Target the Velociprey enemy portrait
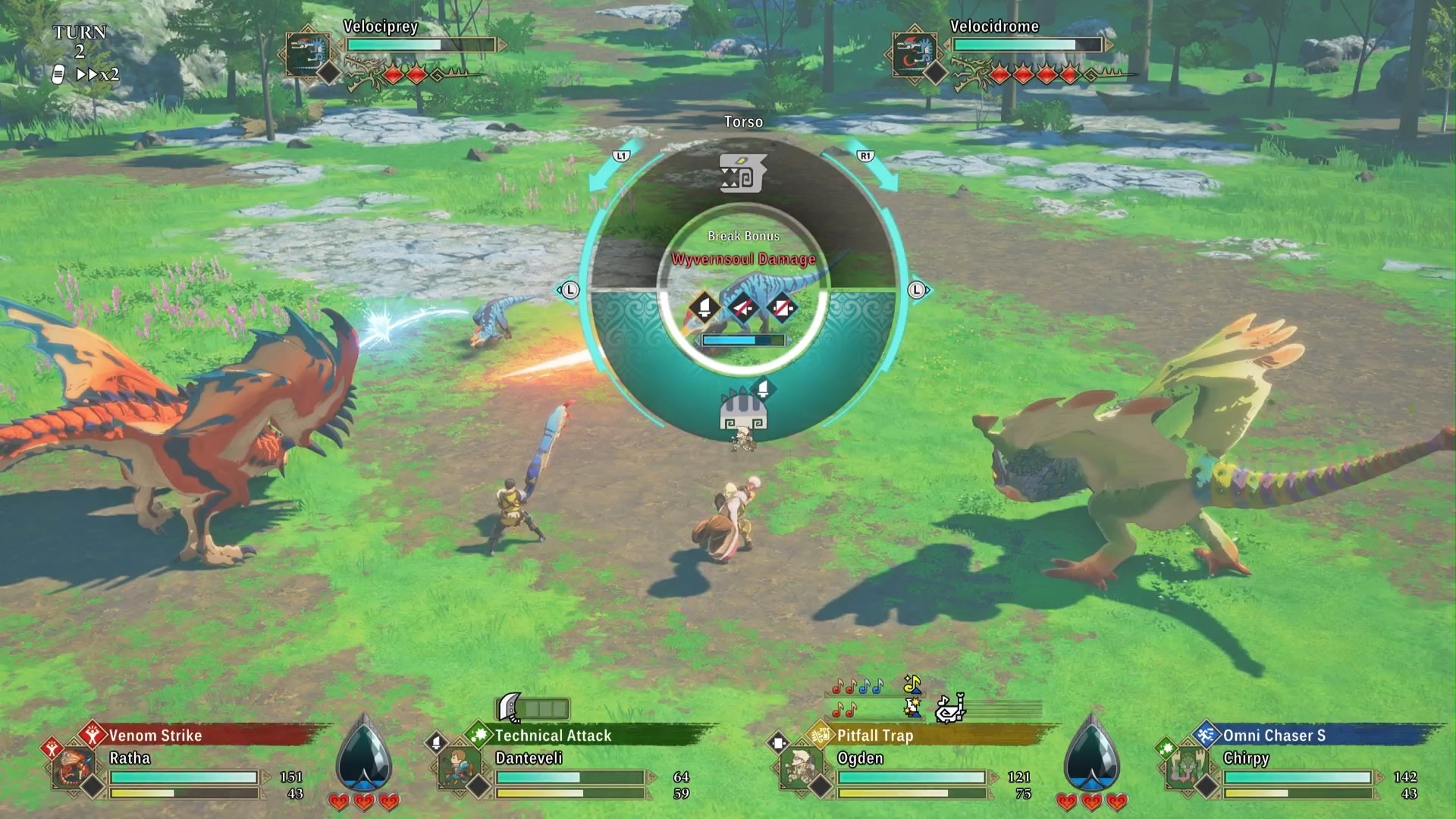Image resolution: width=1456 pixels, height=819 pixels. pyautogui.click(x=308, y=54)
